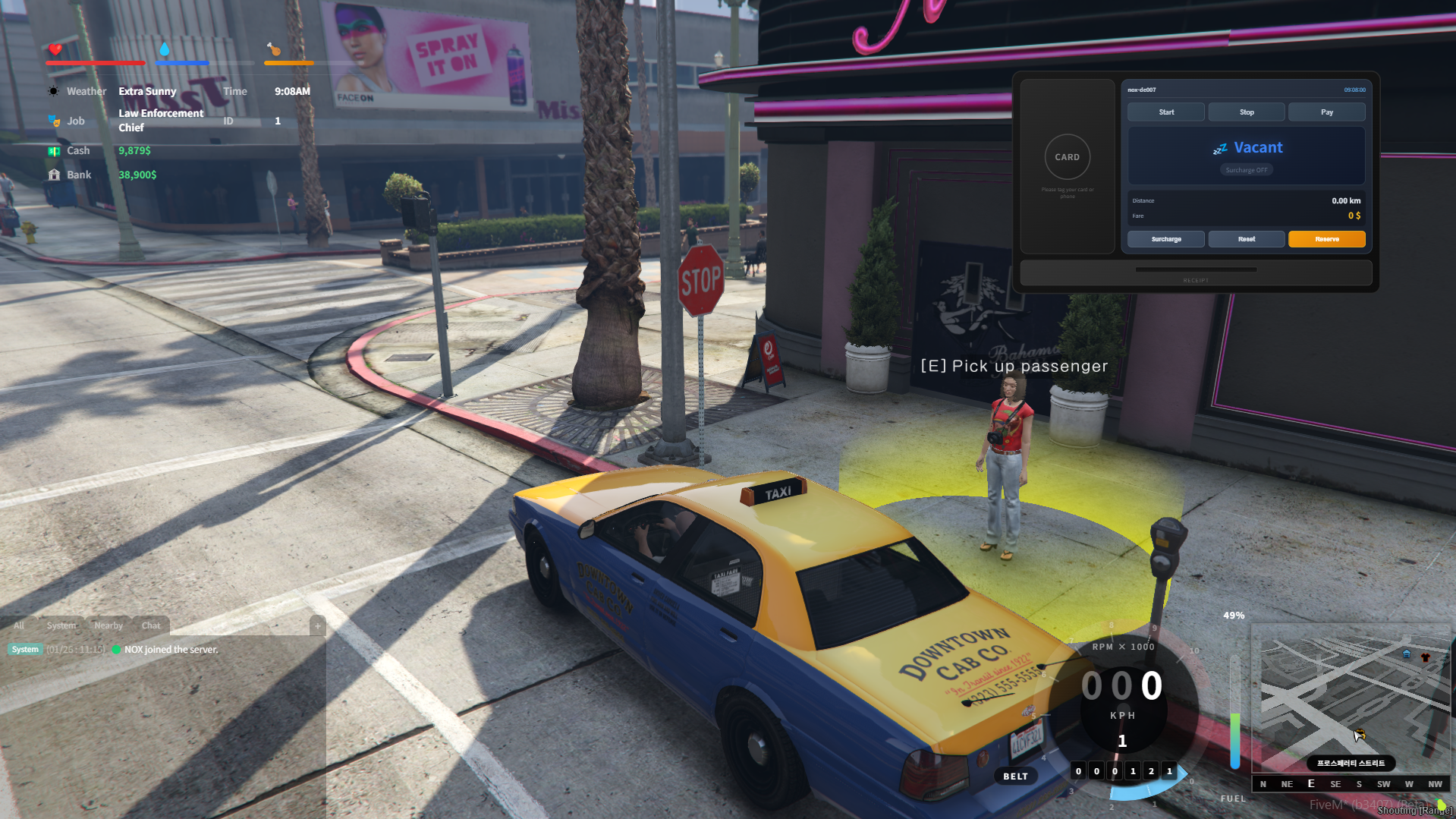The image size is (1456, 819).
Task: Switch to the System chat tab
Action: (x=61, y=625)
